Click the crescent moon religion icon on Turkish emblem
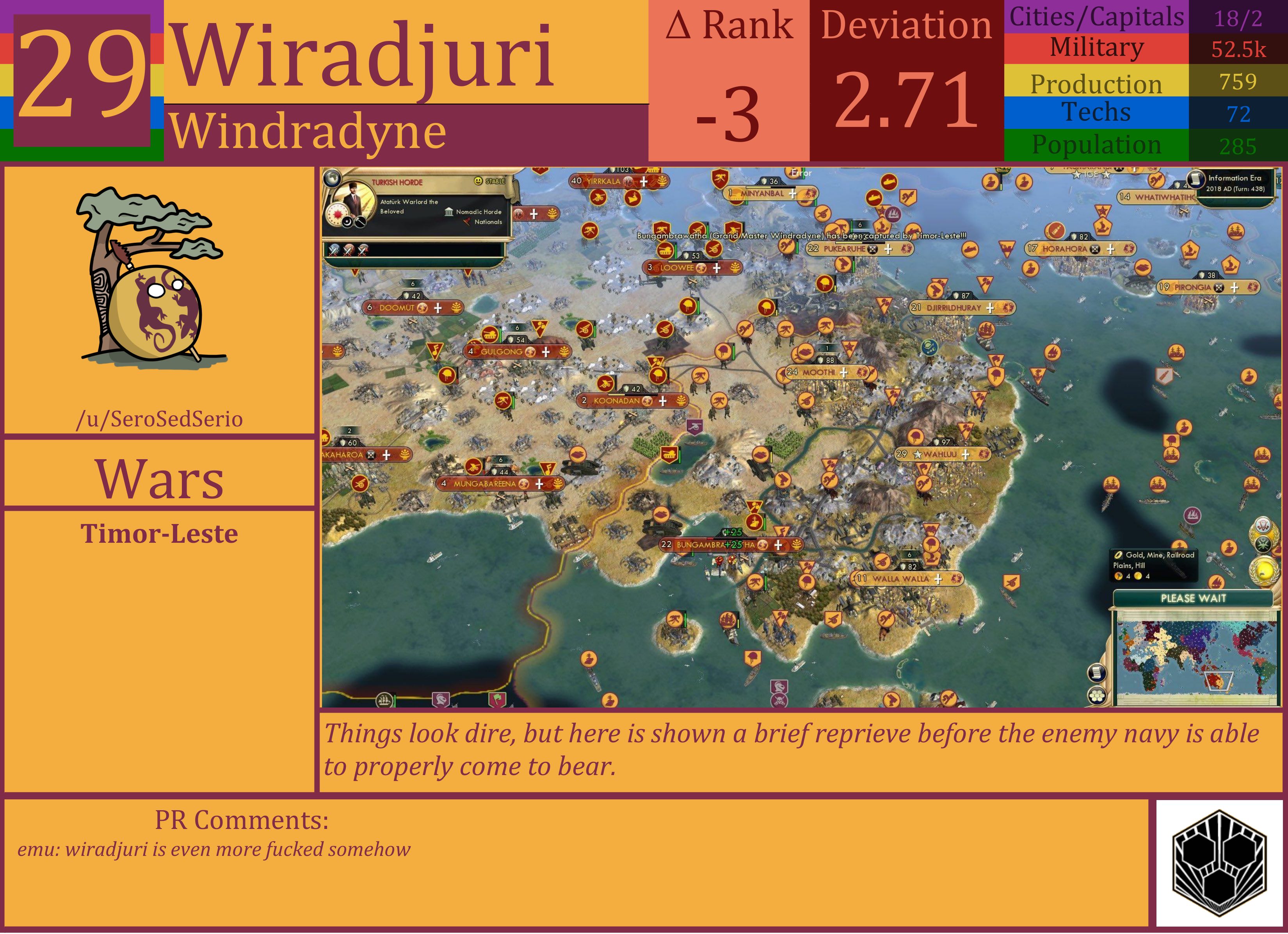The width and height of the screenshot is (1288, 934). (347, 222)
